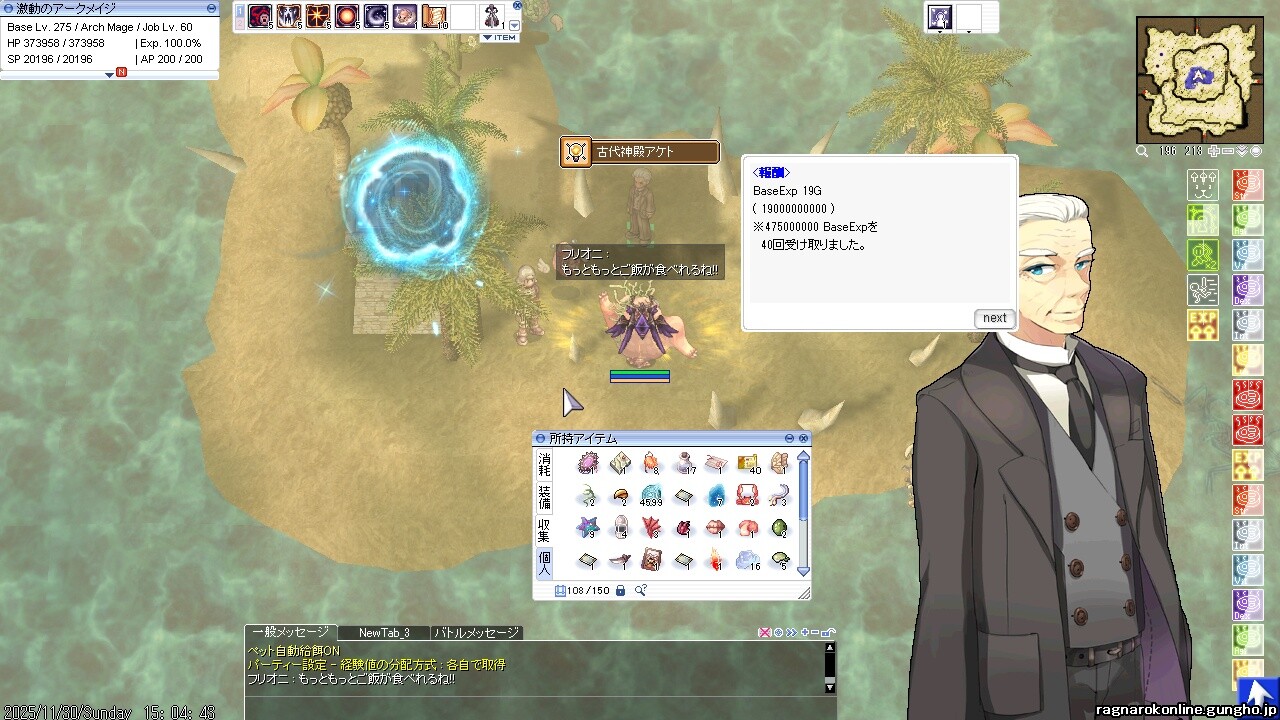This screenshot has width=1280, height=720.
Task: Click the minimap in the corner
Action: pos(1199,81)
